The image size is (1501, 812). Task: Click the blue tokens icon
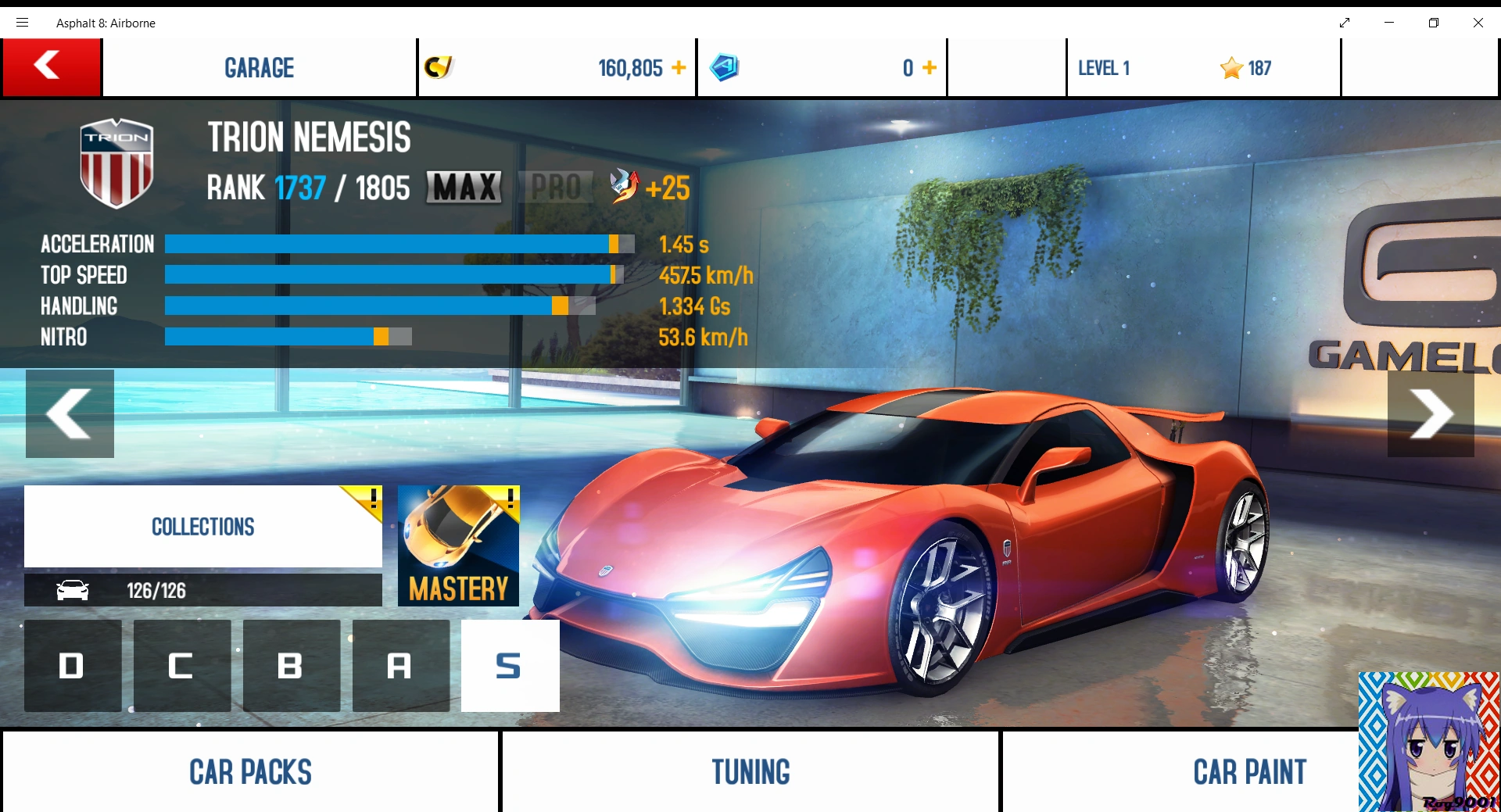(725, 67)
